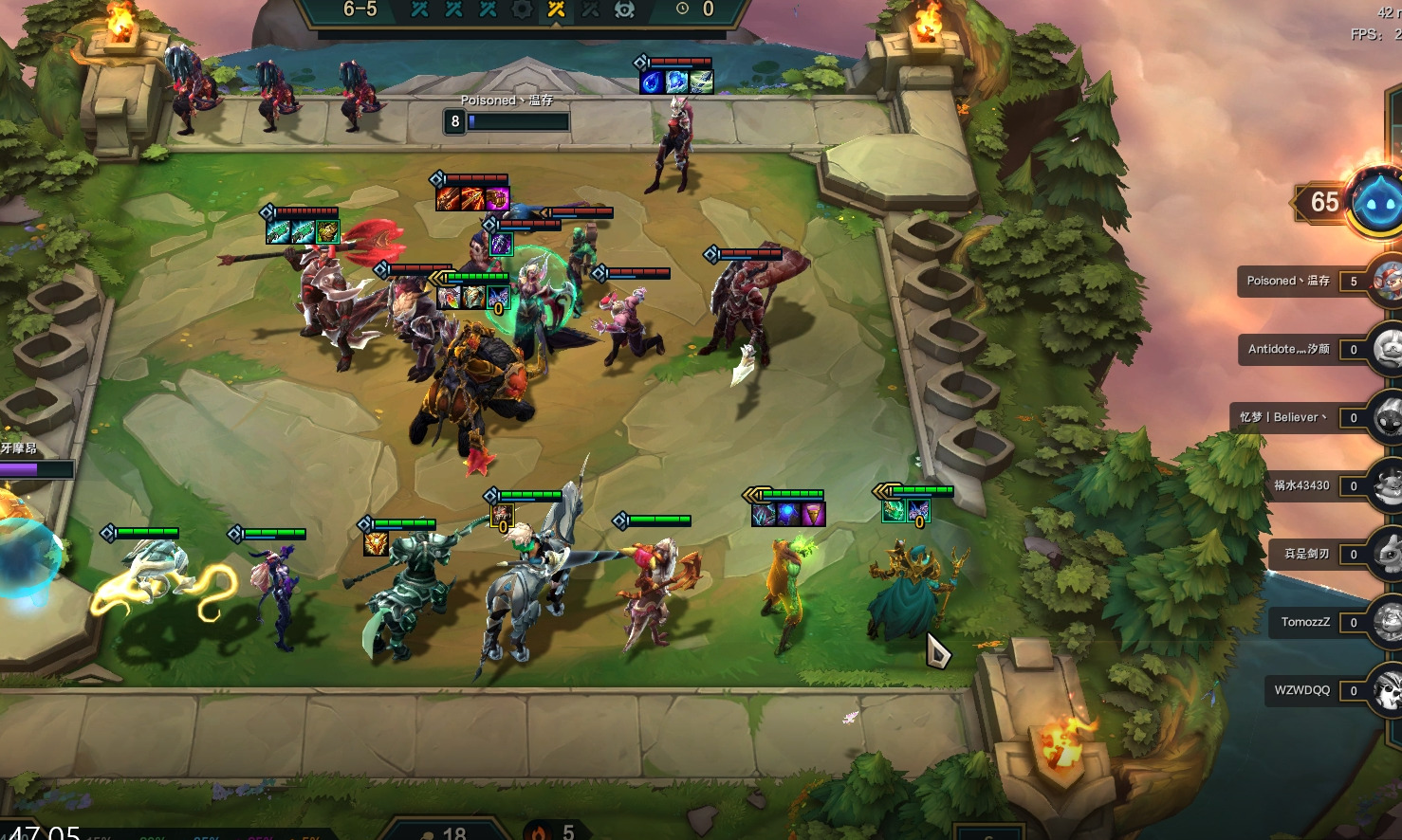Choose player 祸水43430 in the scoreboard
Image resolution: width=1402 pixels, height=840 pixels.
pos(1301,485)
